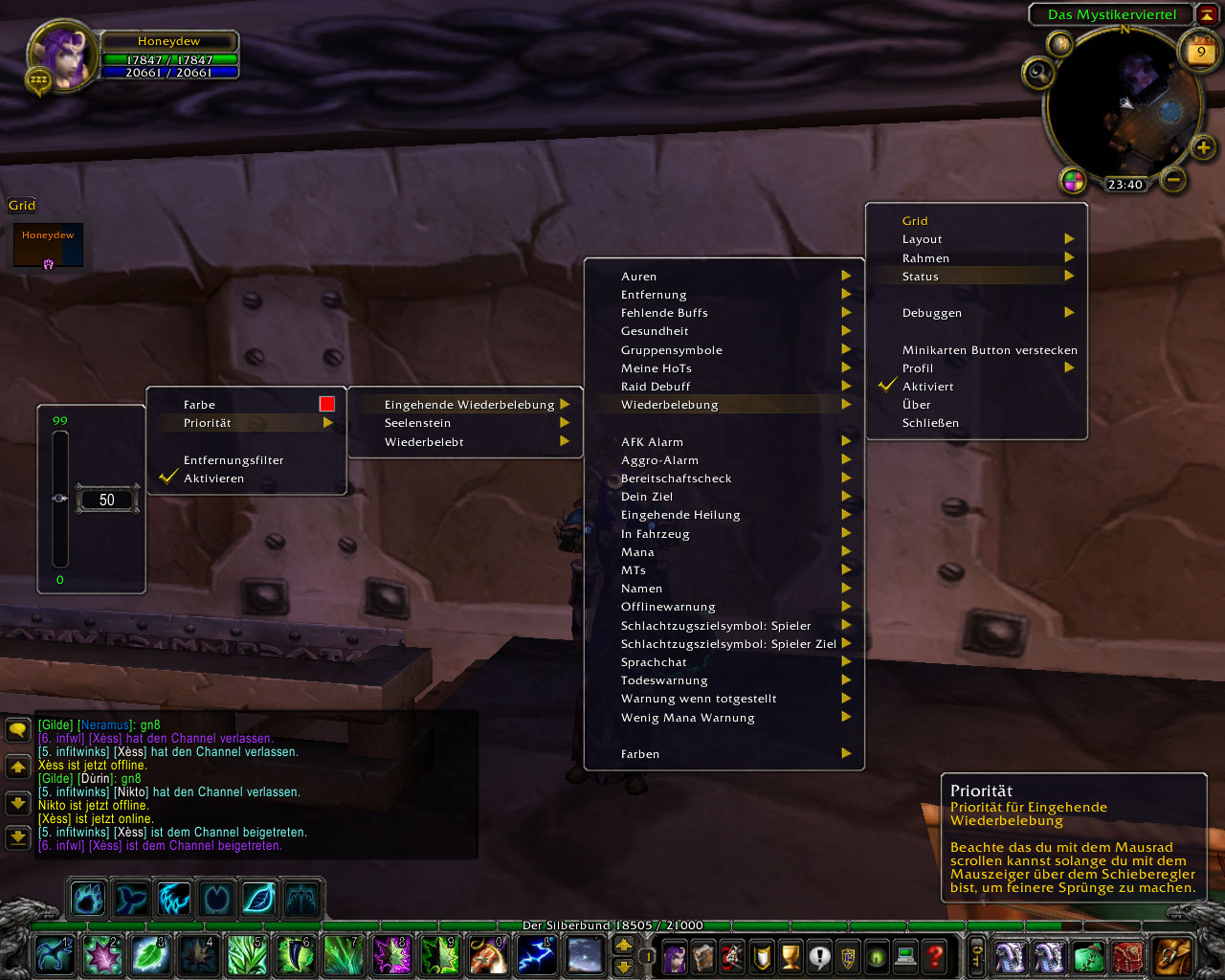Click the priority slider handle

(60, 499)
